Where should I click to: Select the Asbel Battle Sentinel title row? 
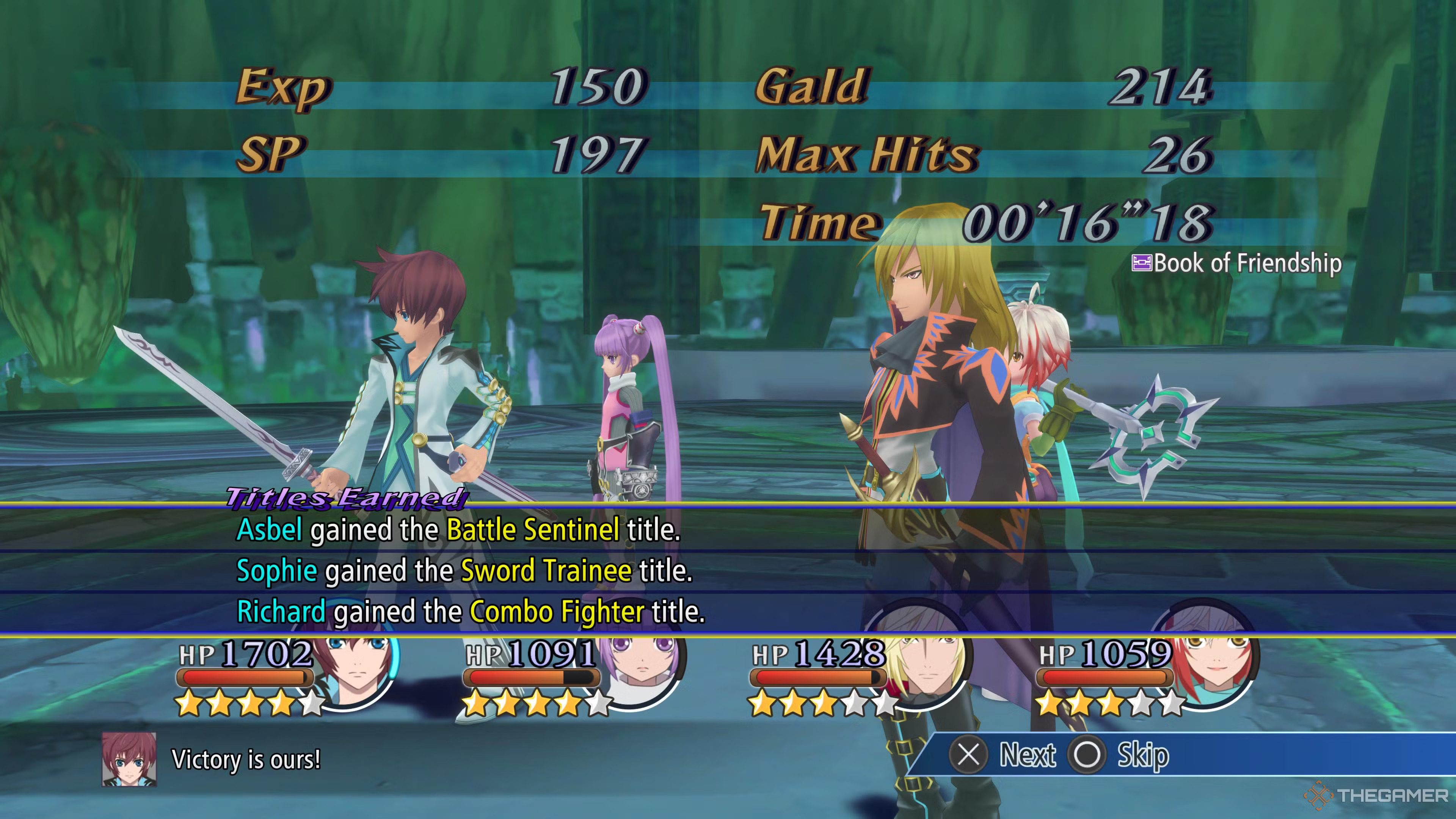(x=458, y=530)
